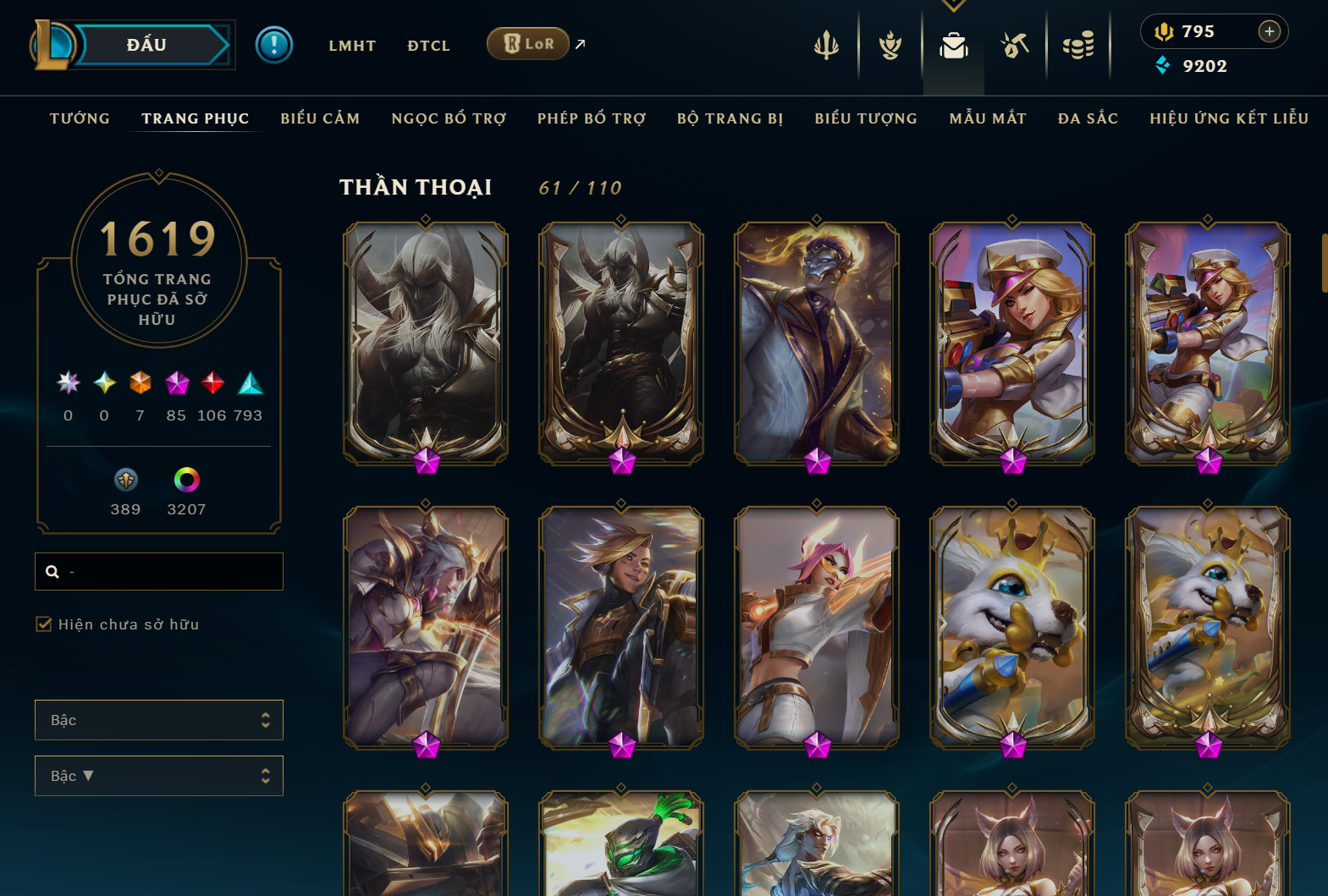Collapse the chevron above the backpack tab

(x=954, y=5)
